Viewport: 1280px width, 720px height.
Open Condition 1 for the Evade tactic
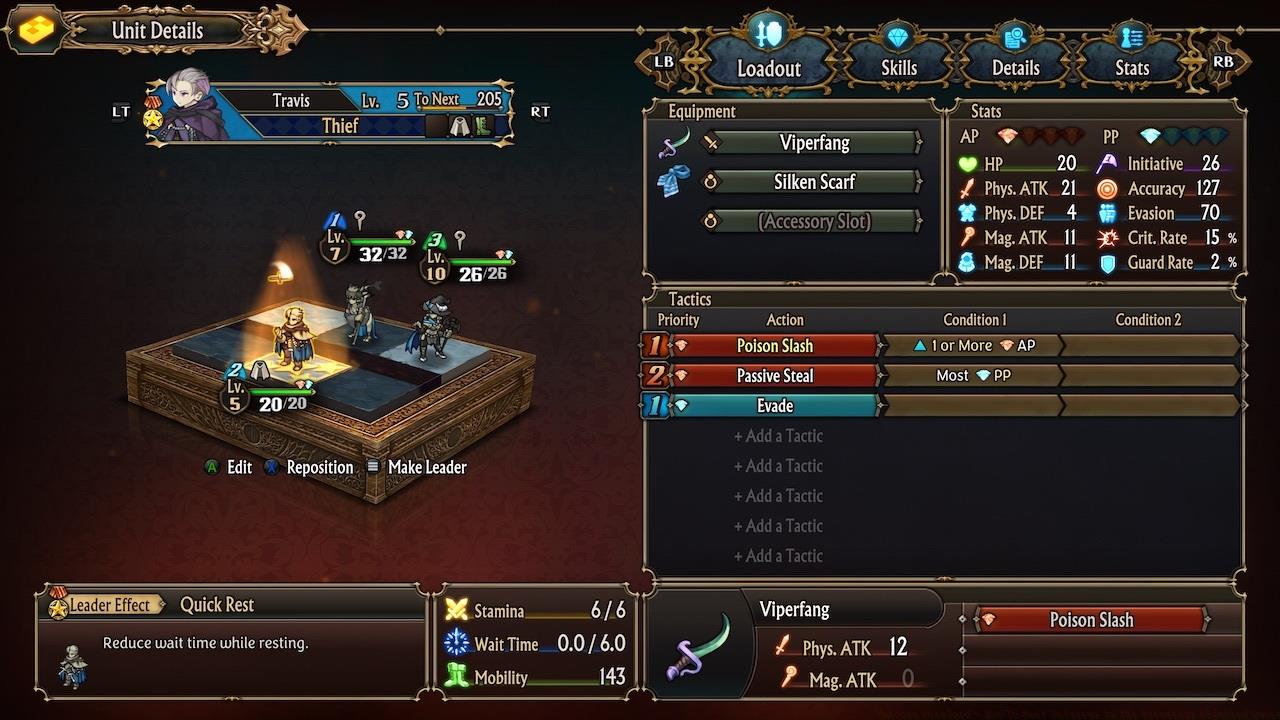click(x=973, y=405)
